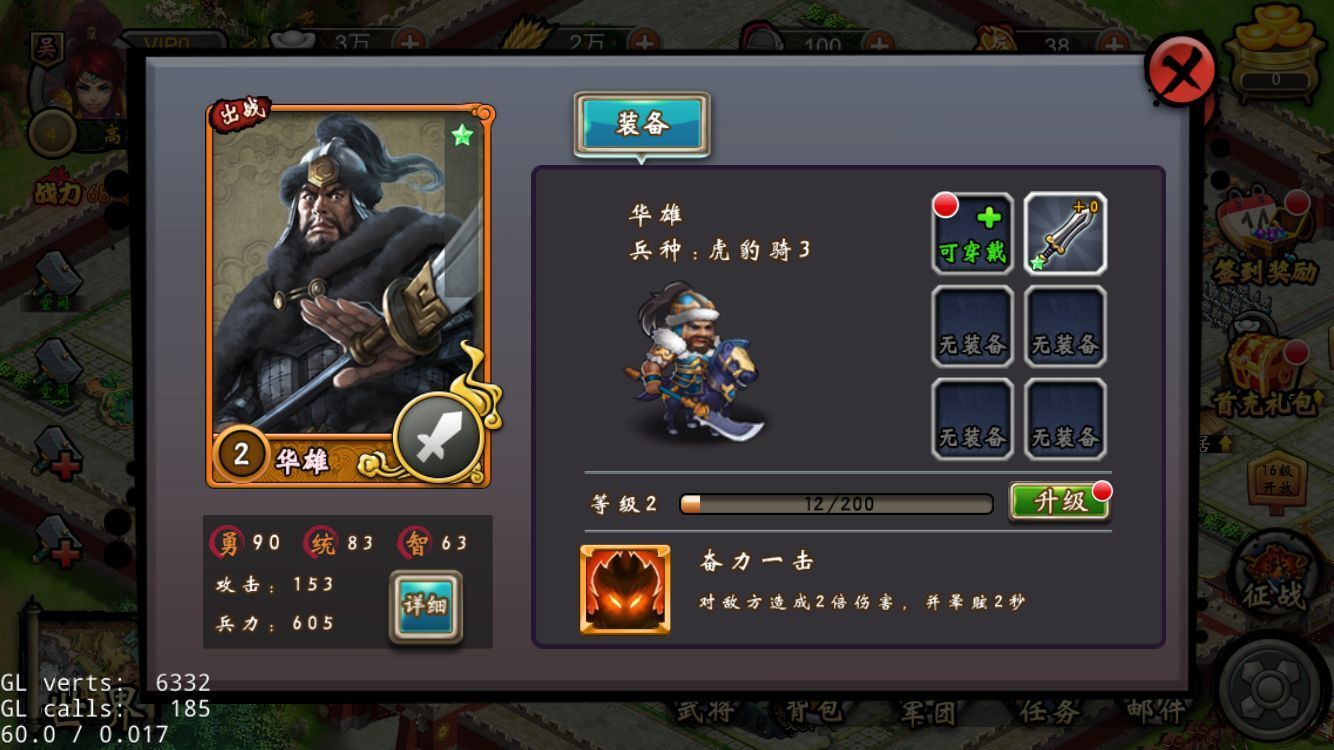Select the equipped +0 sword item
The height and width of the screenshot is (750, 1334).
[x=1065, y=234]
